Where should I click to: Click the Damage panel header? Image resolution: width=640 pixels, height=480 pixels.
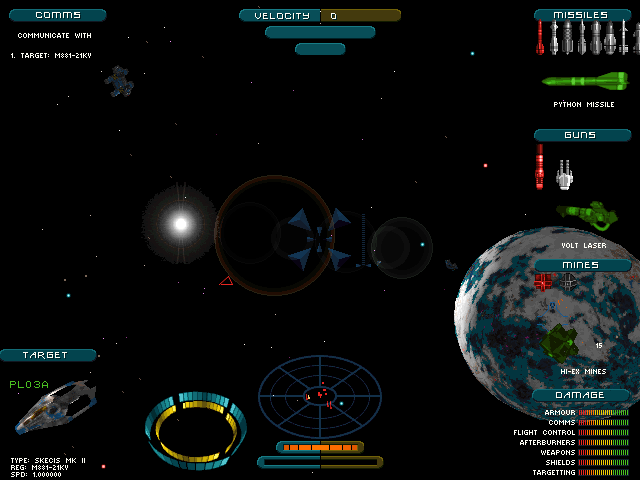click(581, 395)
